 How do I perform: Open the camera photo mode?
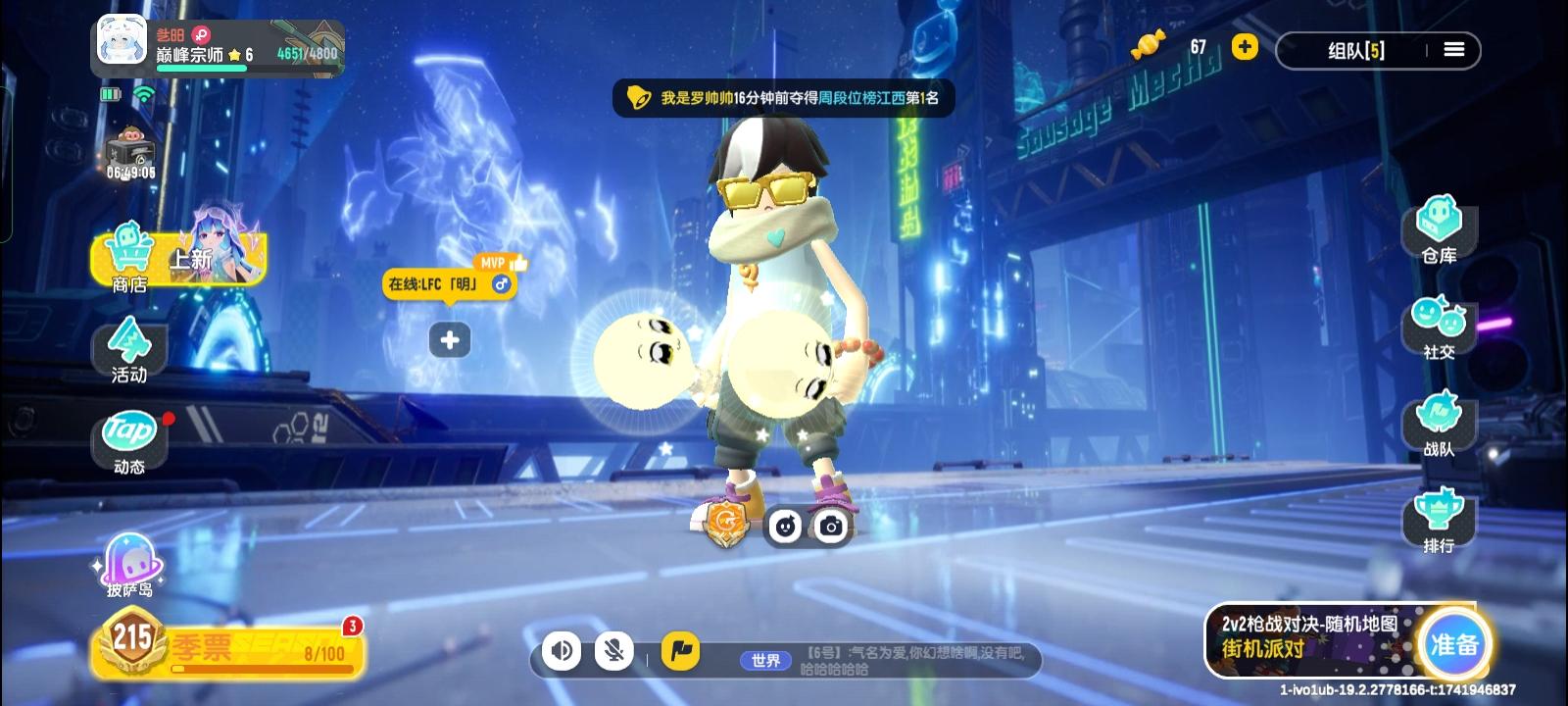831,527
